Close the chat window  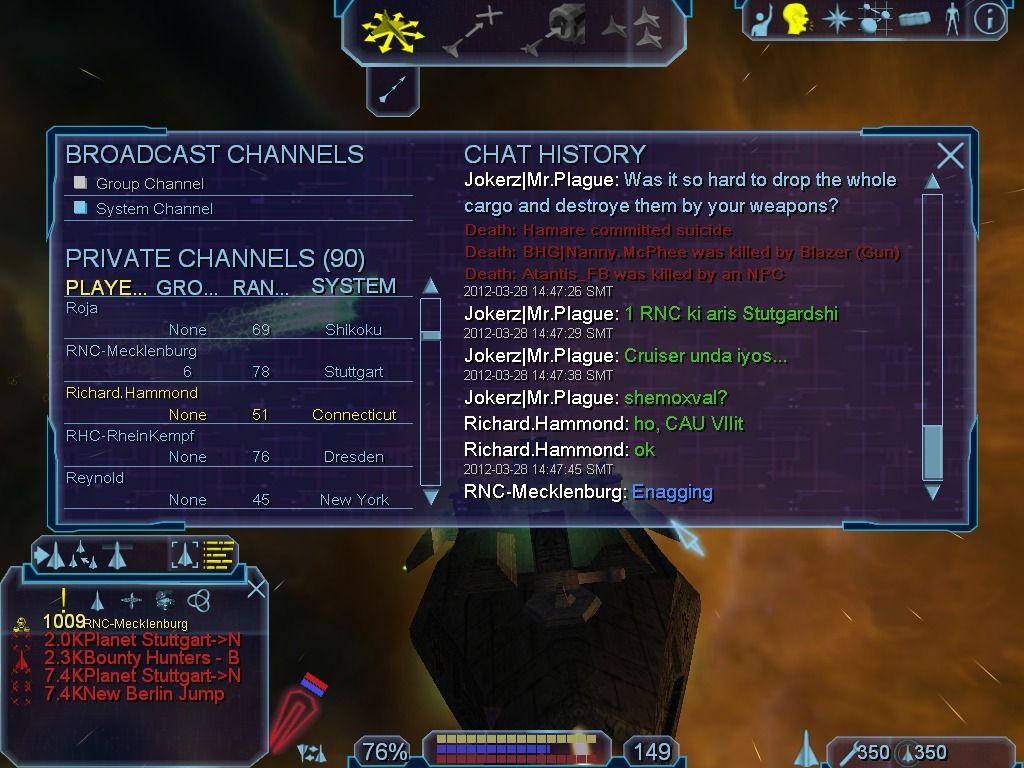coord(950,155)
